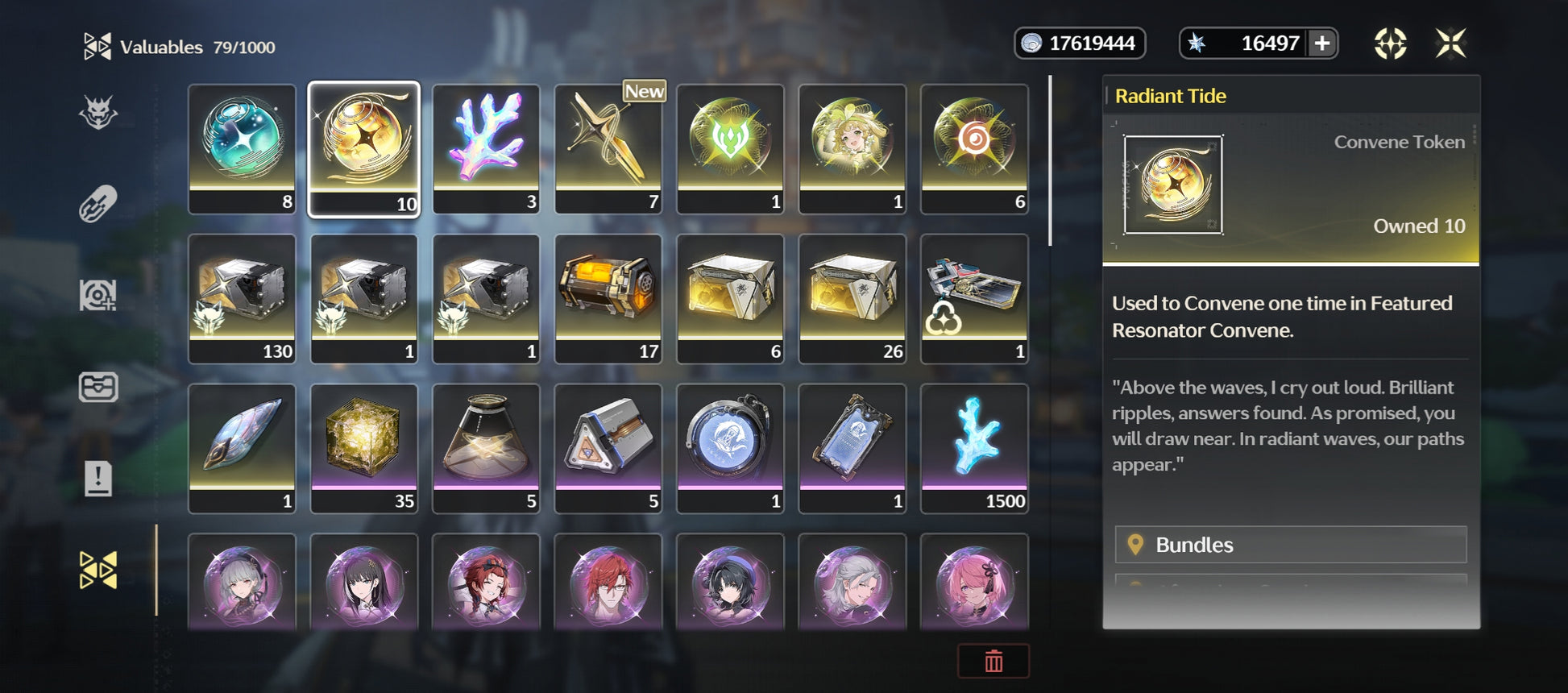Select the orange glowing capsule with count 17
Screen dimensions: 1568x693
click(608, 298)
